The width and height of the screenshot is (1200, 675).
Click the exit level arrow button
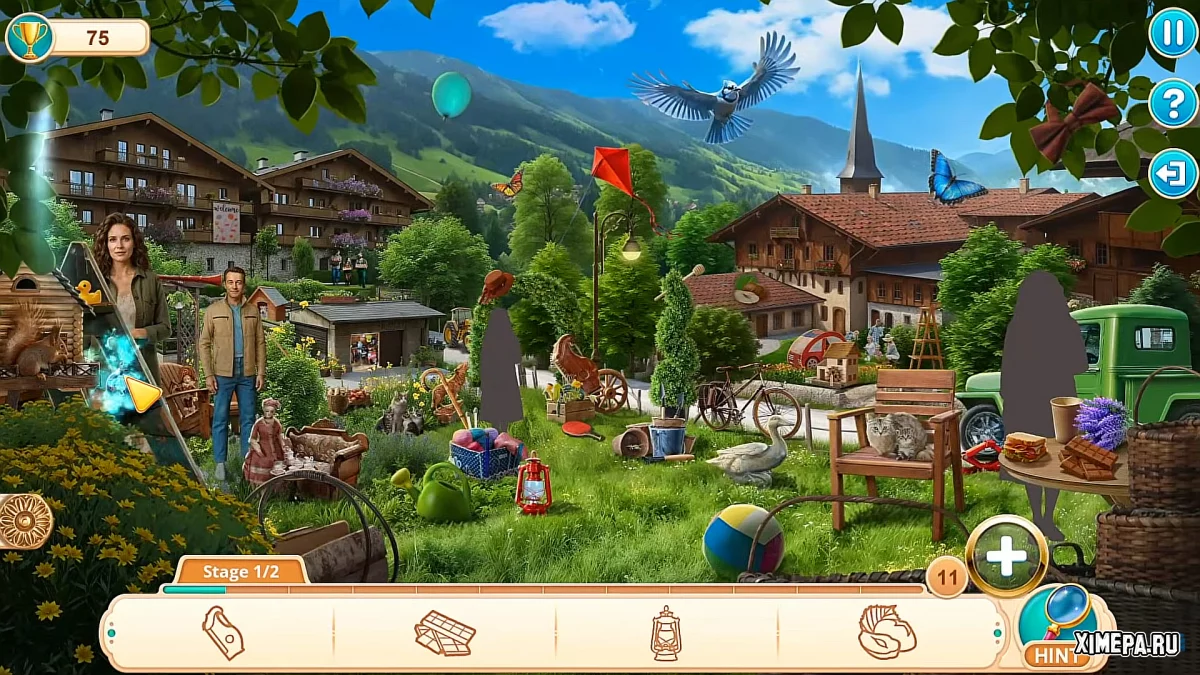1172,173
